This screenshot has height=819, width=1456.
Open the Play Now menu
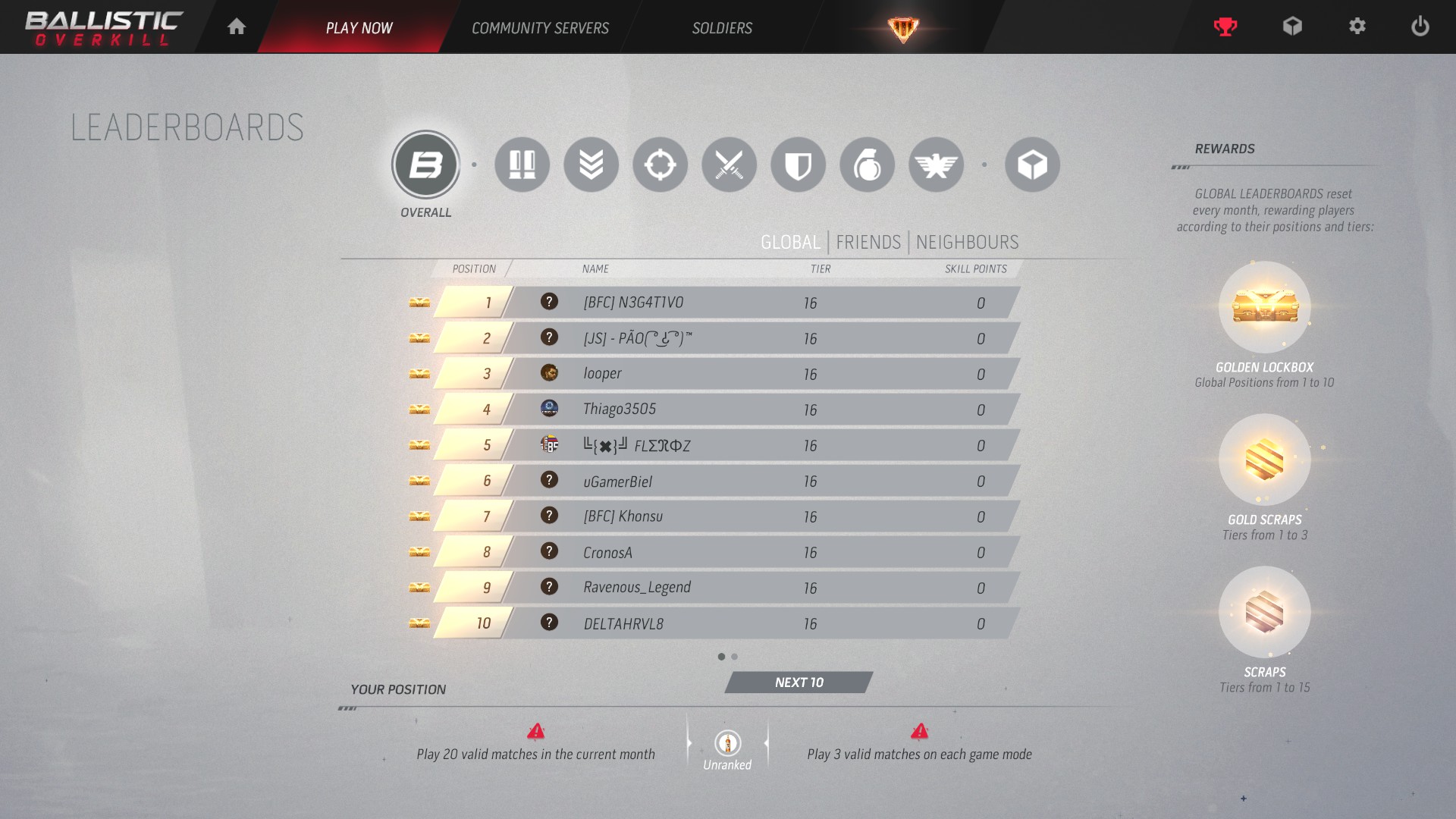pyautogui.click(x=359, y=28)
